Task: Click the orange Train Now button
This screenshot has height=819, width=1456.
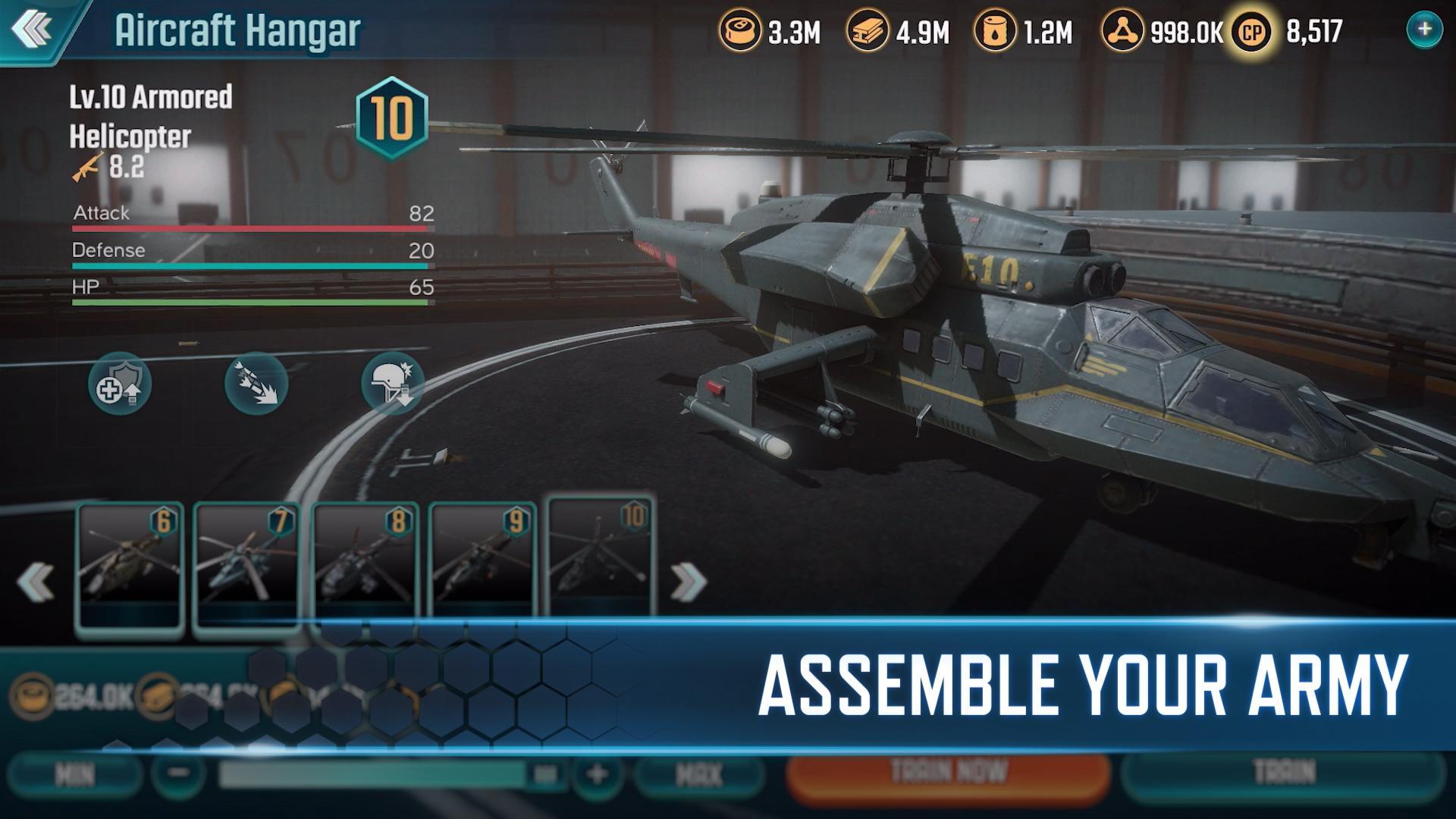Action: click(948, 774)
